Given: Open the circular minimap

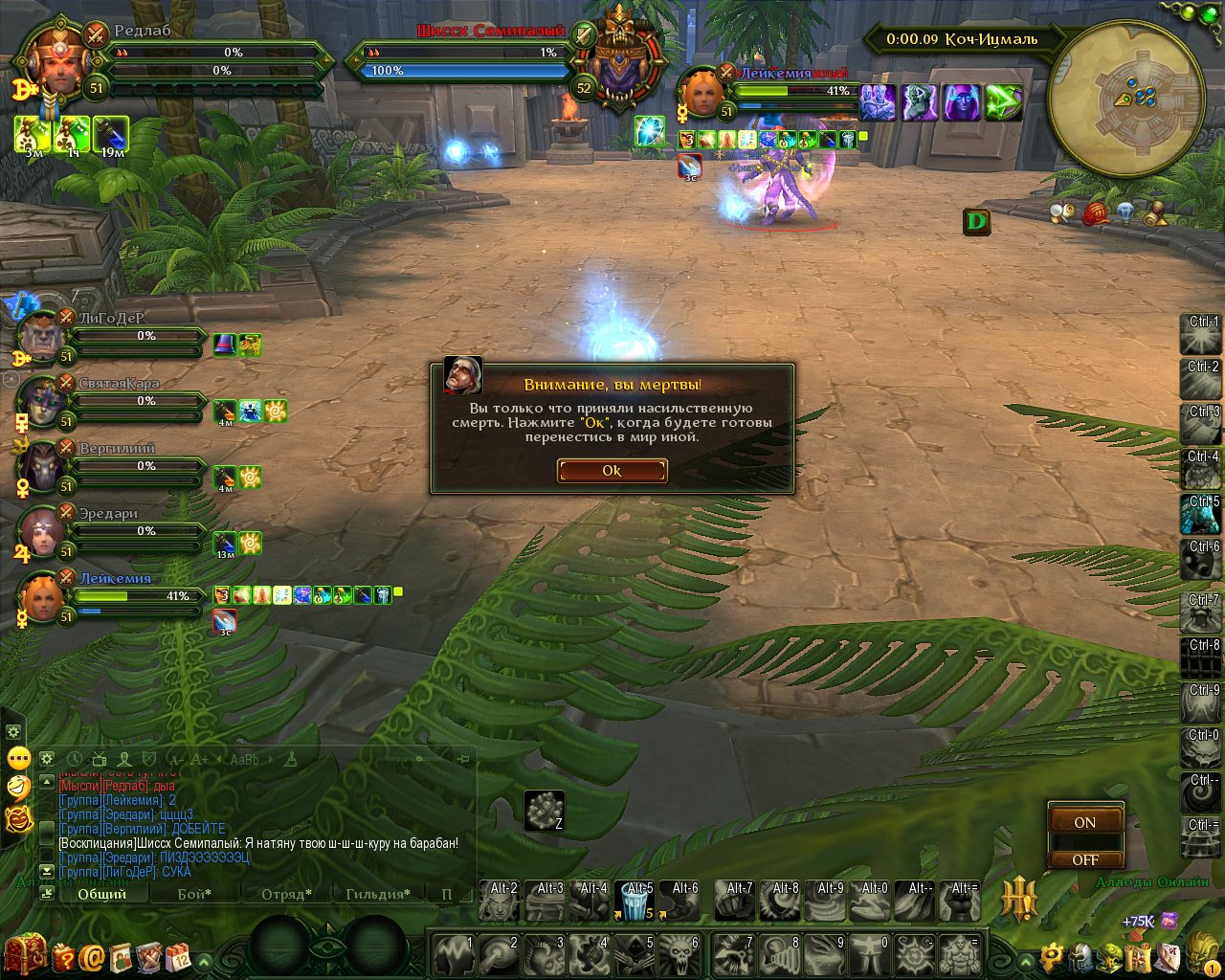Looking at the screenshot, I should [x=1125, y=98].
